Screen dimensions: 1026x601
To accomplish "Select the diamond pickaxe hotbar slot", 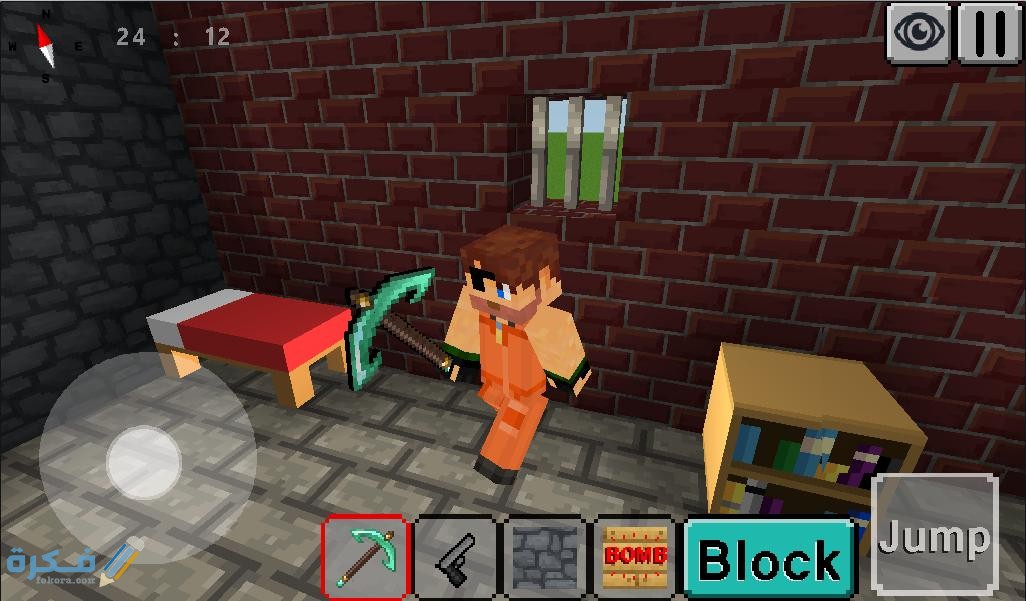I will 365,557.
